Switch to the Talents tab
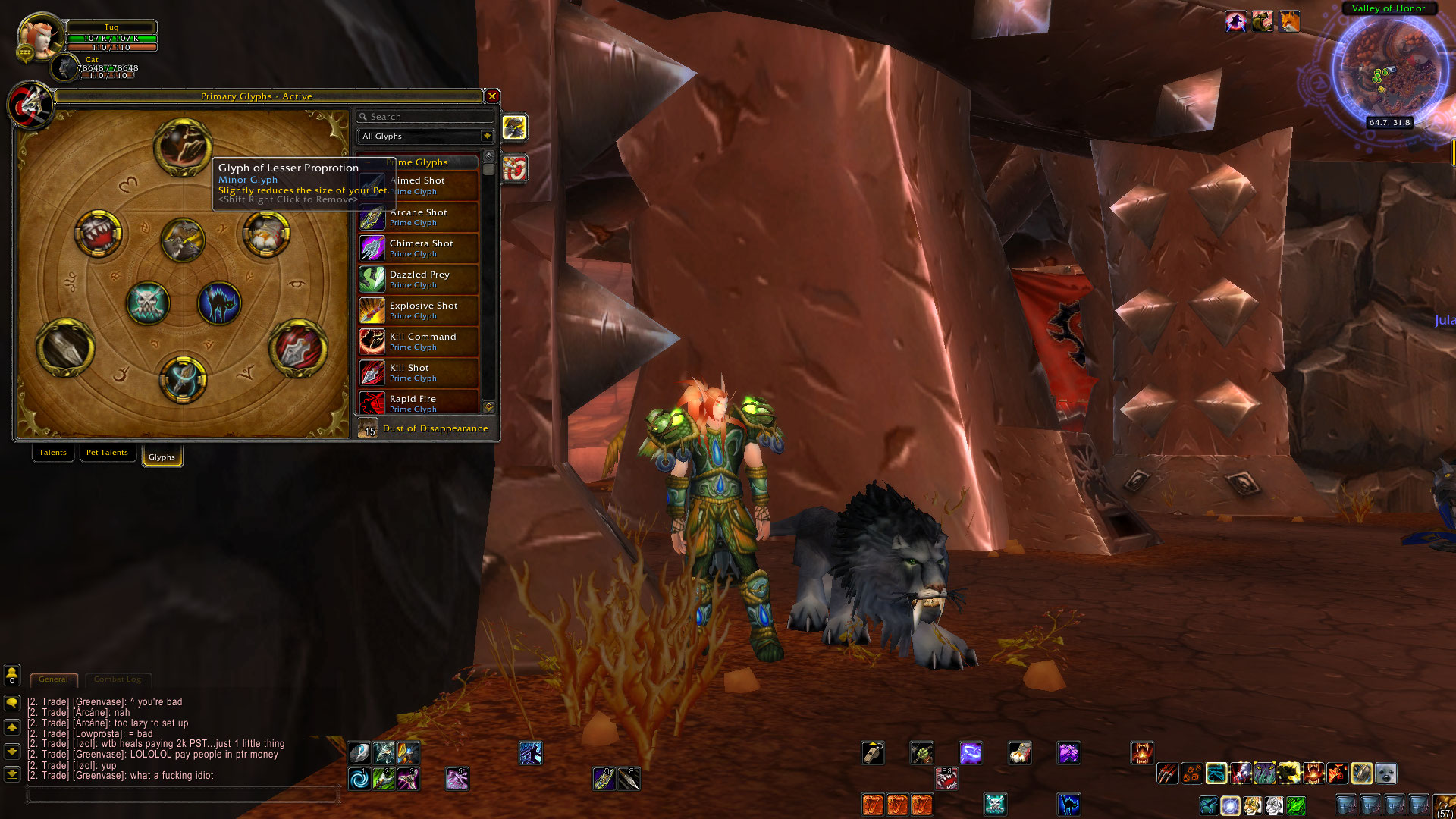1456x819 pixels. [52, 452]
